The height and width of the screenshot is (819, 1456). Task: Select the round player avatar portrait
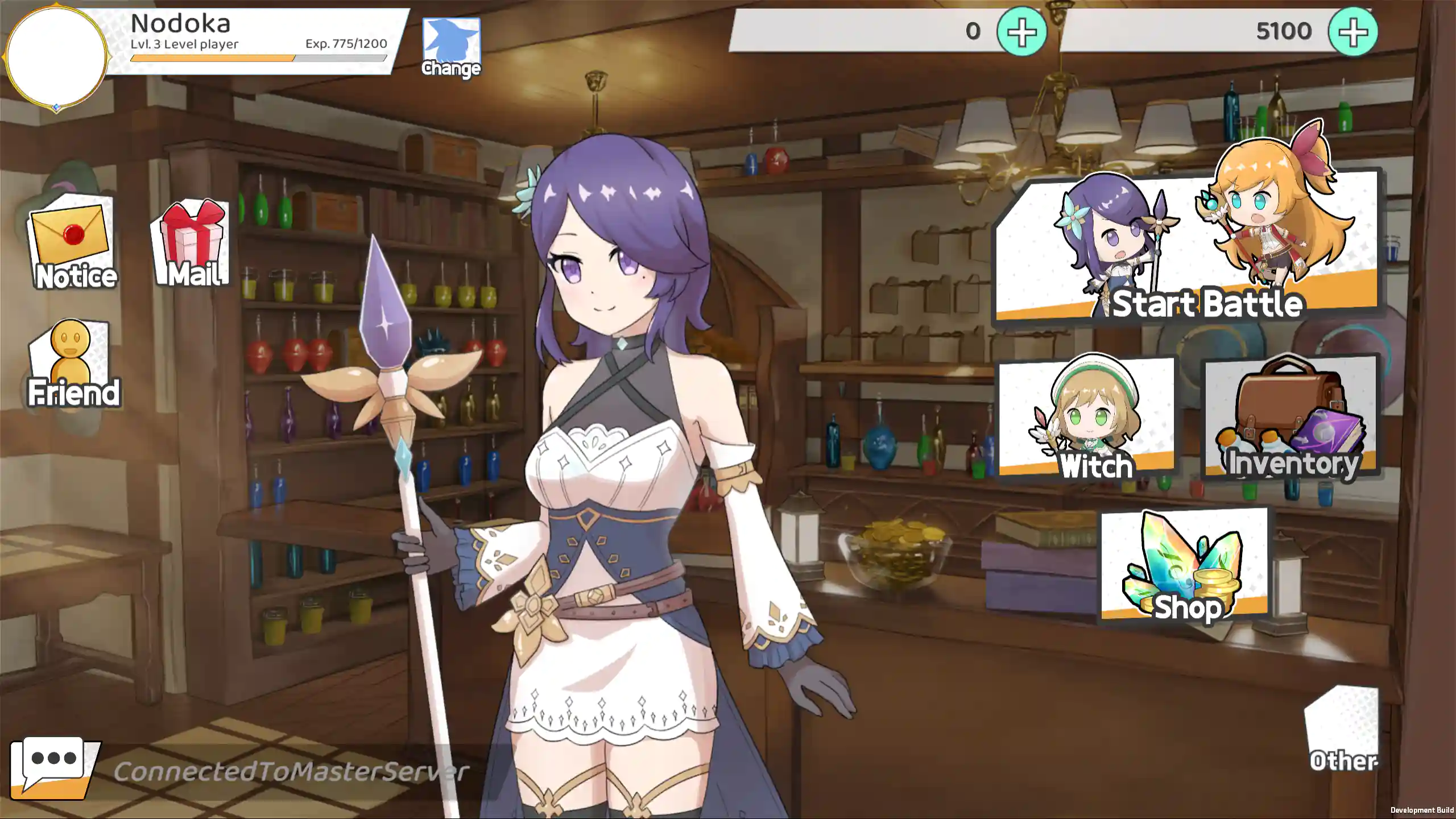(56, 56)
